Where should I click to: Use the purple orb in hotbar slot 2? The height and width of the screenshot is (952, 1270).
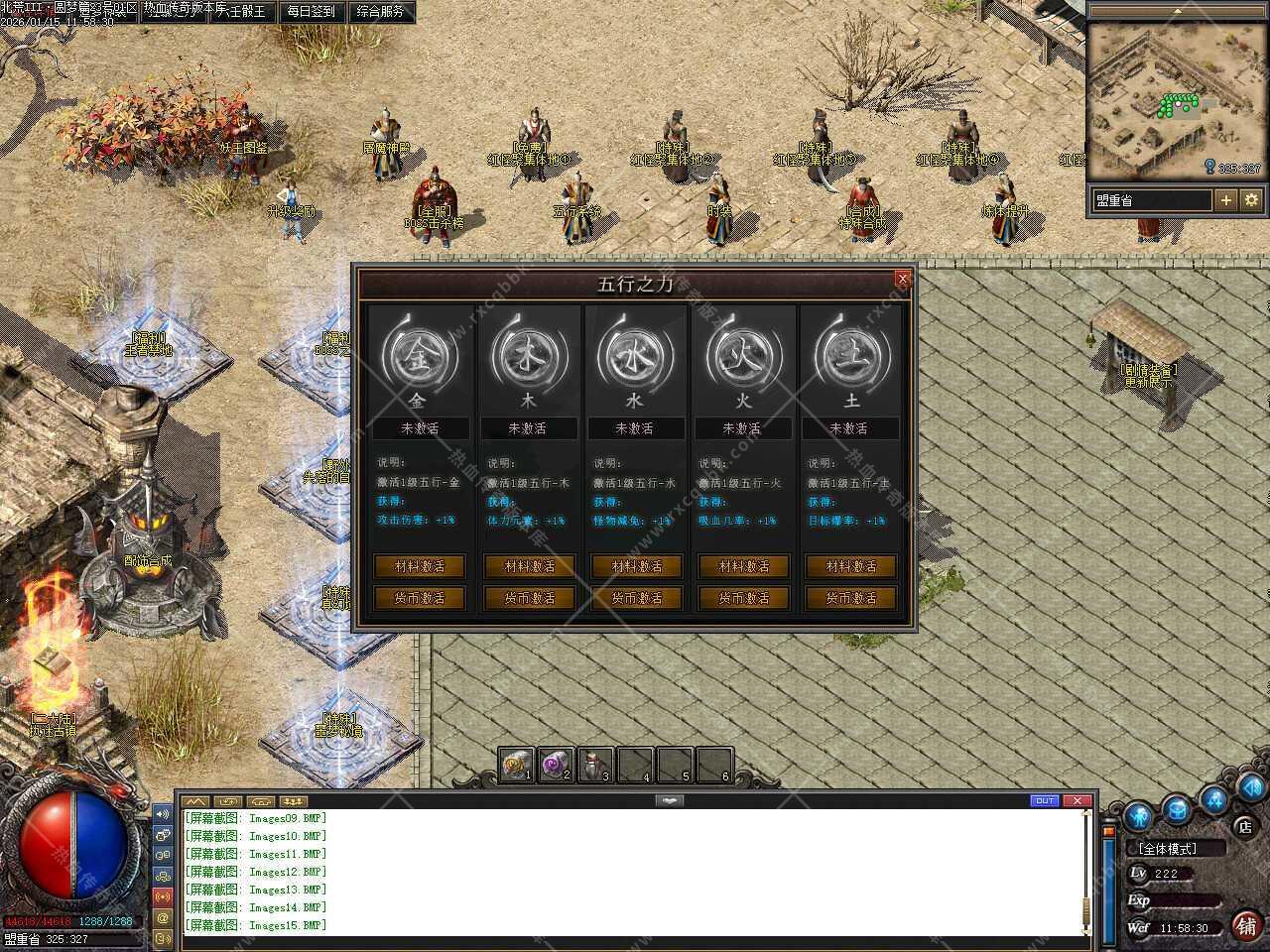point(555,765)
